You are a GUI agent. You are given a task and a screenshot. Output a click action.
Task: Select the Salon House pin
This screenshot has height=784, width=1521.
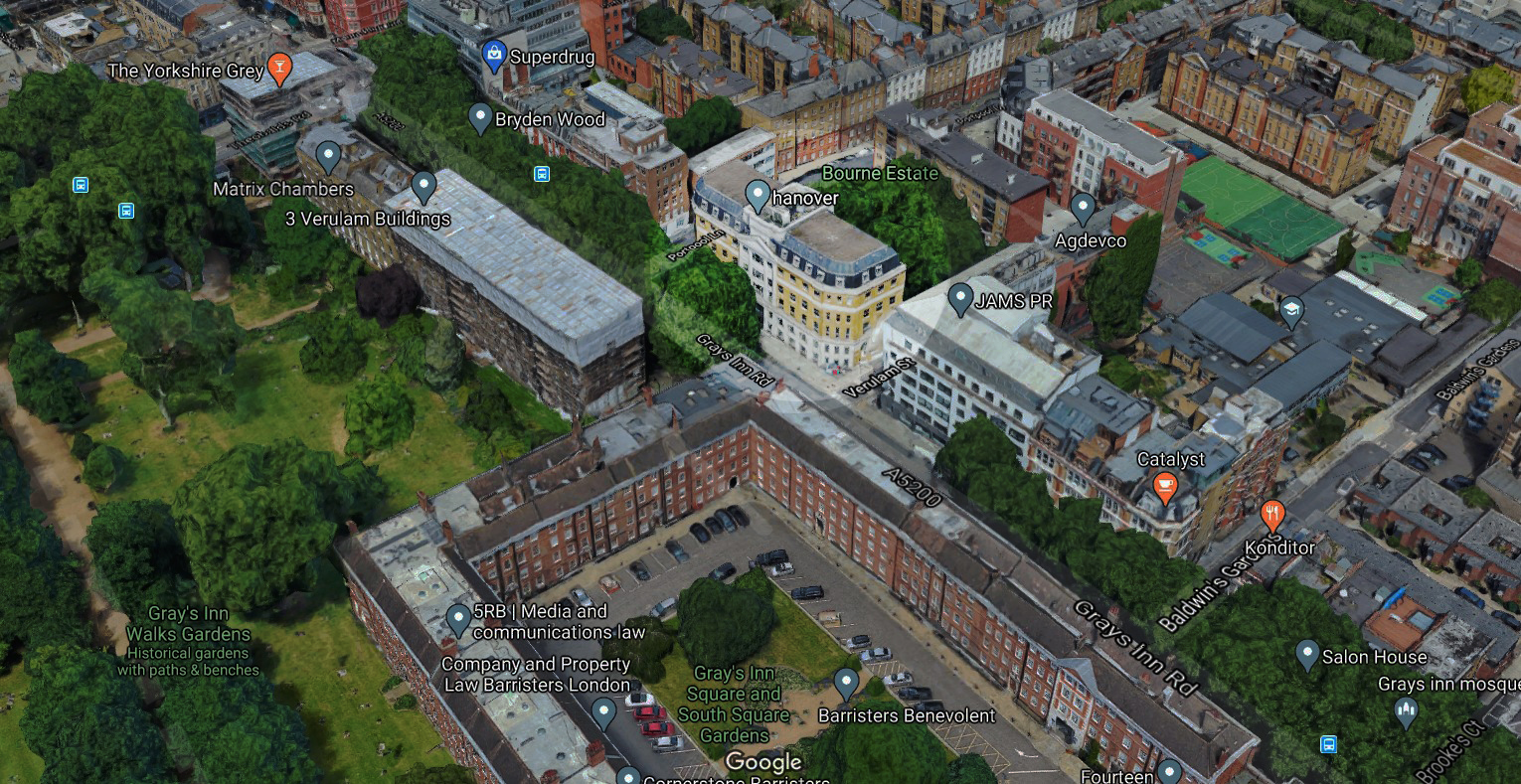[x=1307, y=655]
